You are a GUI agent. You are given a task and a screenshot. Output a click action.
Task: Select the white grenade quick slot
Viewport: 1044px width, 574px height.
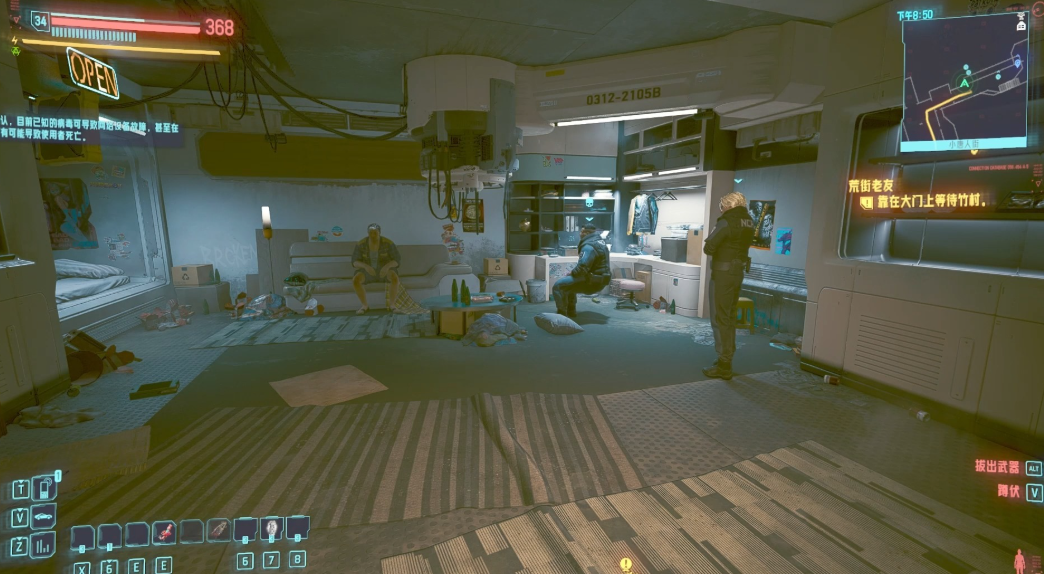click(271, 529)
